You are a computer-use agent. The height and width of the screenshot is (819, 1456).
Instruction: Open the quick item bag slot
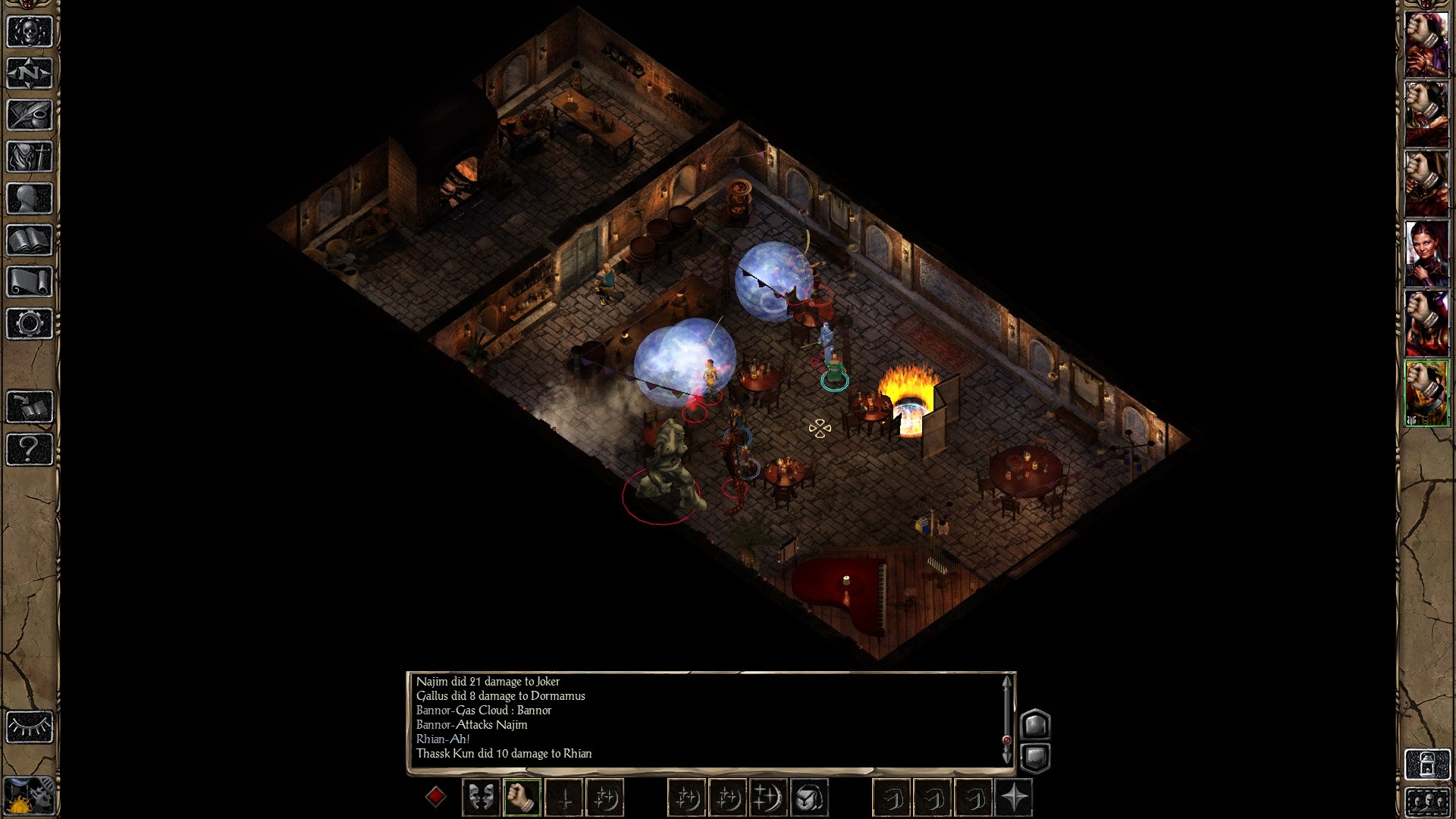click(x=809, y=798)
